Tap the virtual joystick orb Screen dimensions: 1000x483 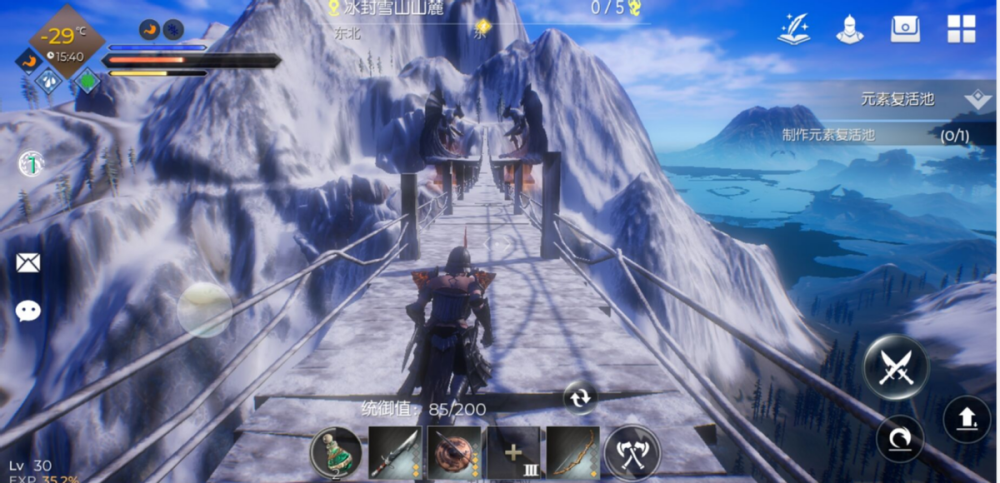pyautogui.click(x=204, y=309)
